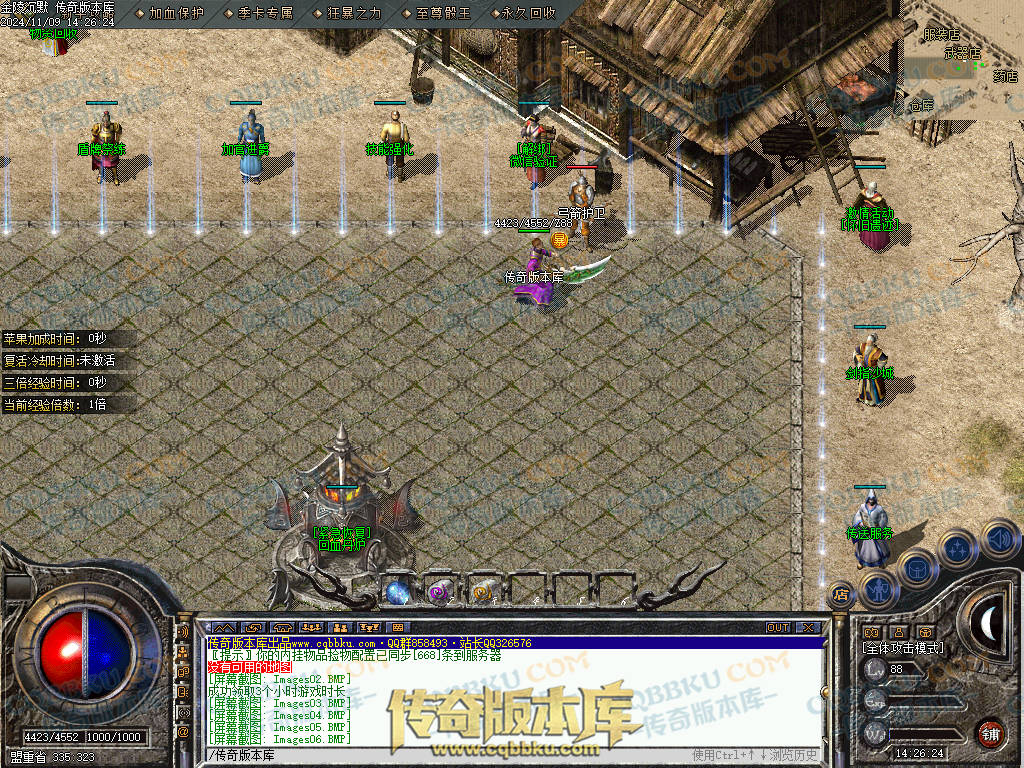Image resolution: width=1024 pixels, height=768 pixels.
Task: Open the skills round button with four stars
Action: [x=956, y=548]
